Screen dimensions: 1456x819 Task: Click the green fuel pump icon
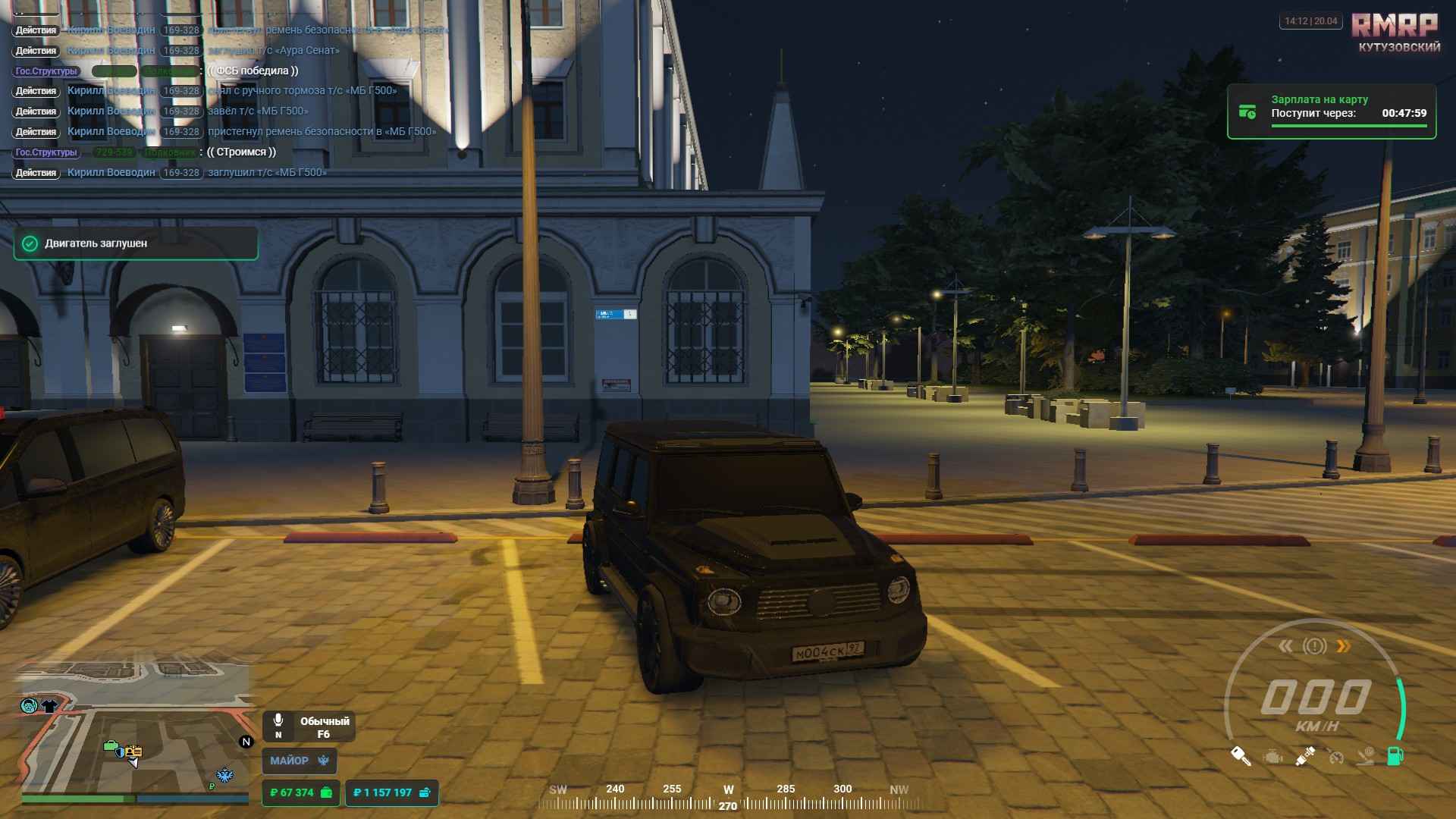pos(1395,756)
